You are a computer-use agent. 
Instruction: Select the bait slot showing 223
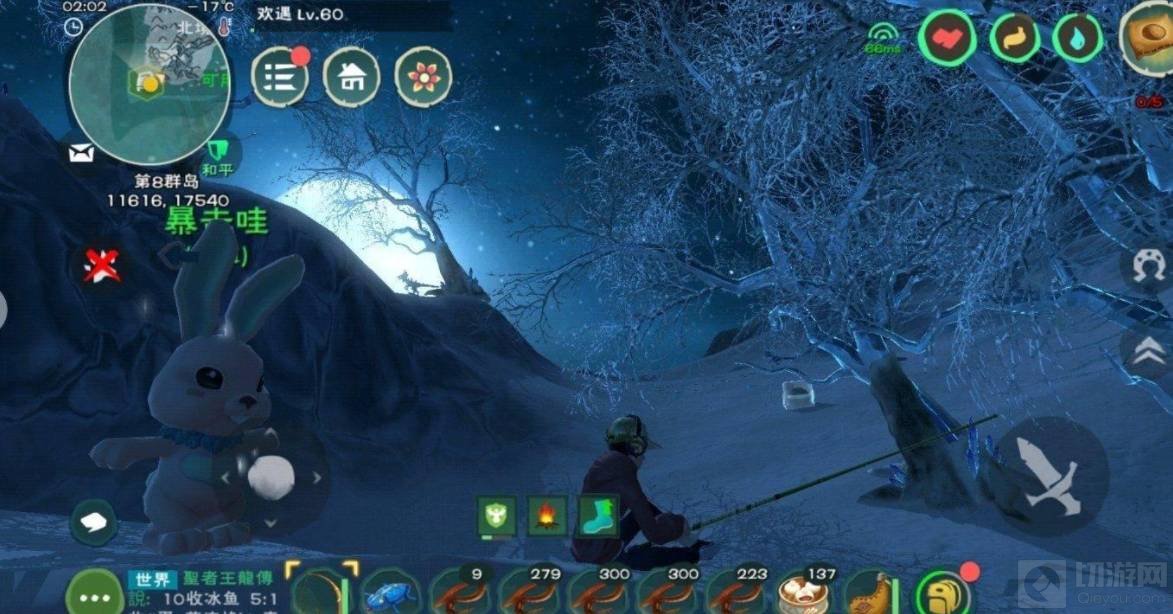tap(735, 592)
